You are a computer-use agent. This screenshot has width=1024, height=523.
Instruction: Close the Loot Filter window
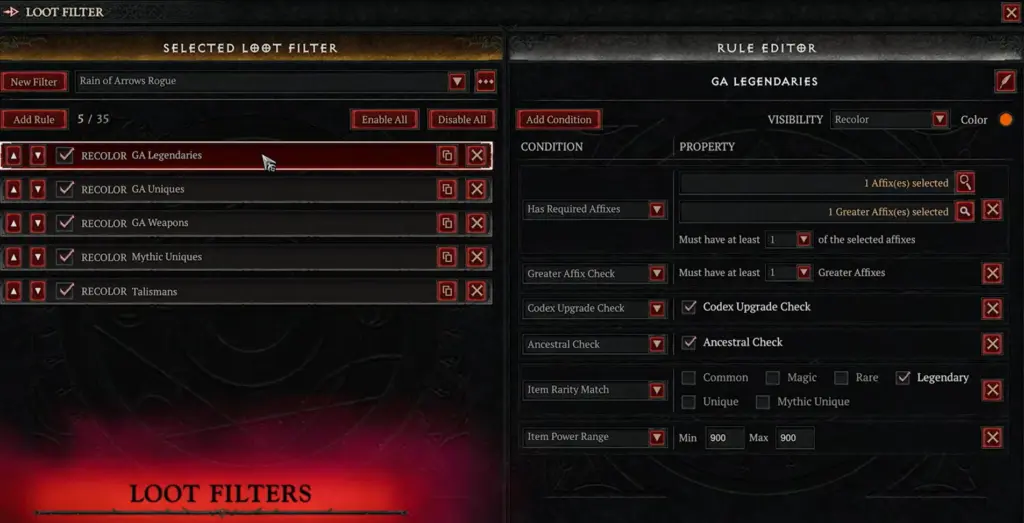coord(1010,13)
